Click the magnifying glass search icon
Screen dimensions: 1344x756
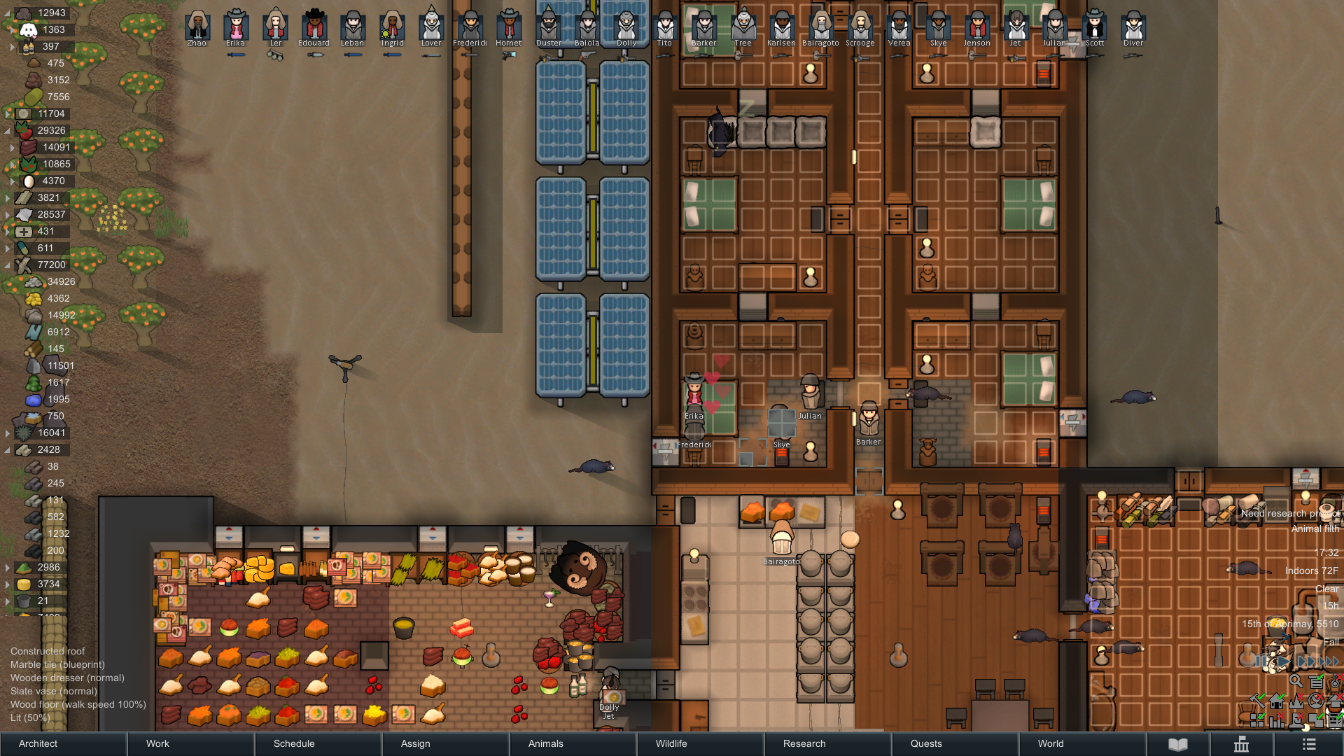(x=1295, y=681)
